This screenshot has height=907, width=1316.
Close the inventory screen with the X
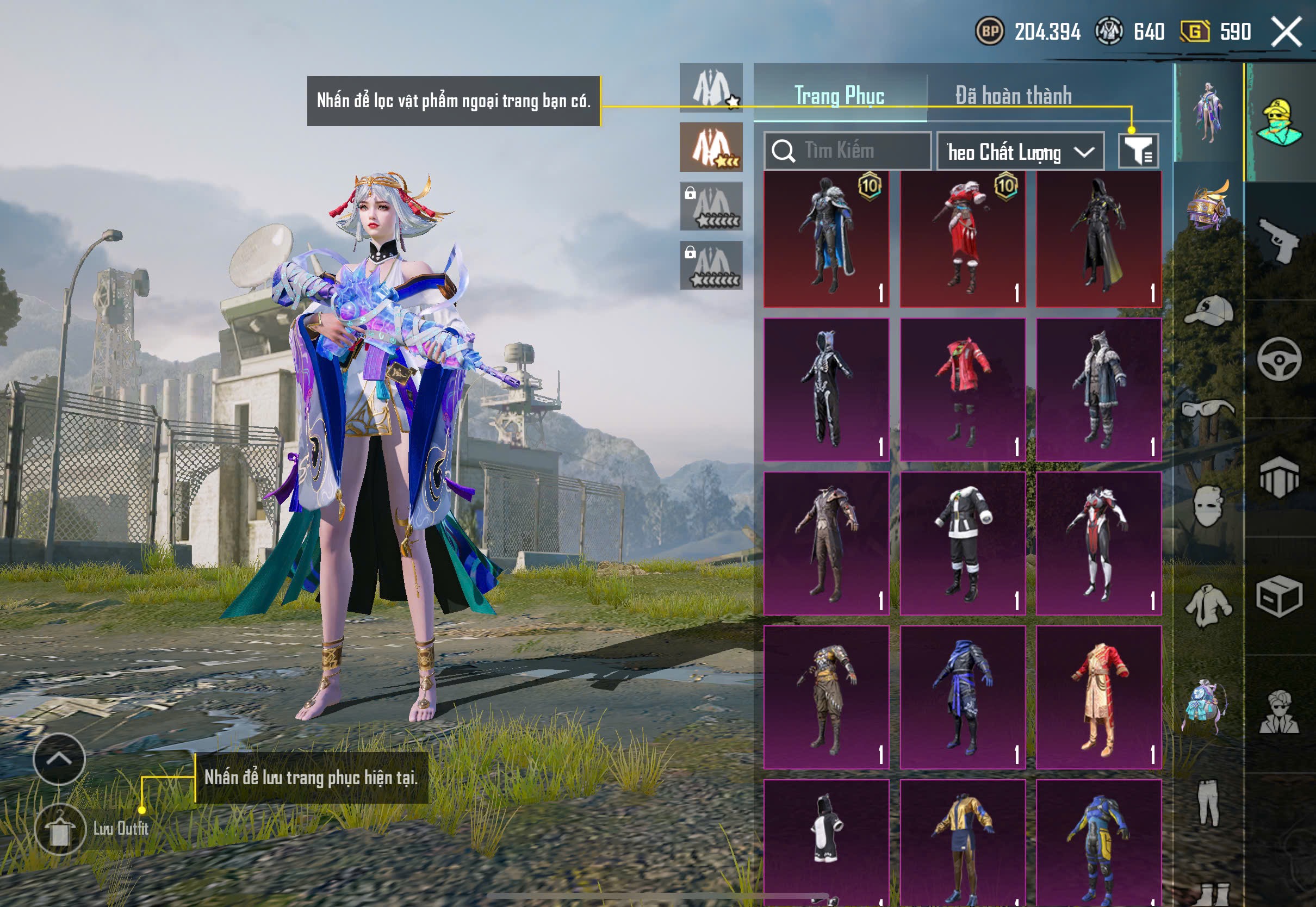[1286, 32]
